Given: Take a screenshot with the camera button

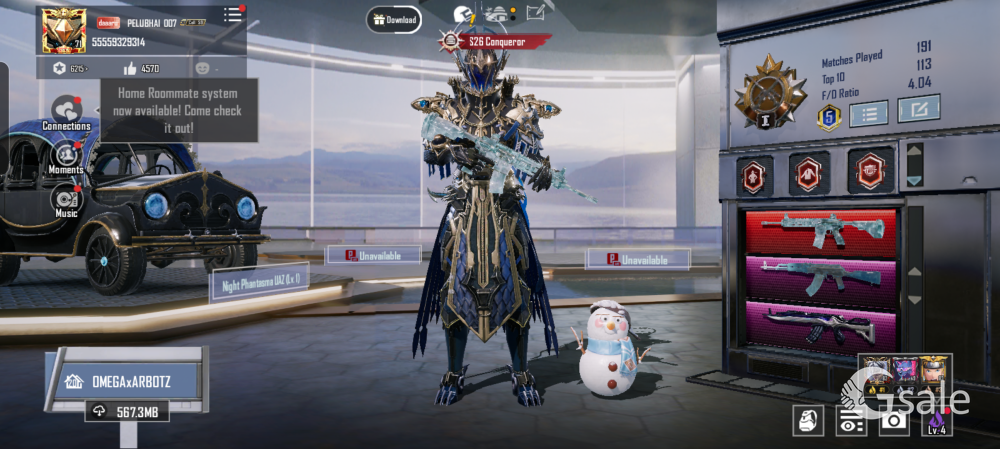Looking at the screenshot, I should tap(893, 421).
